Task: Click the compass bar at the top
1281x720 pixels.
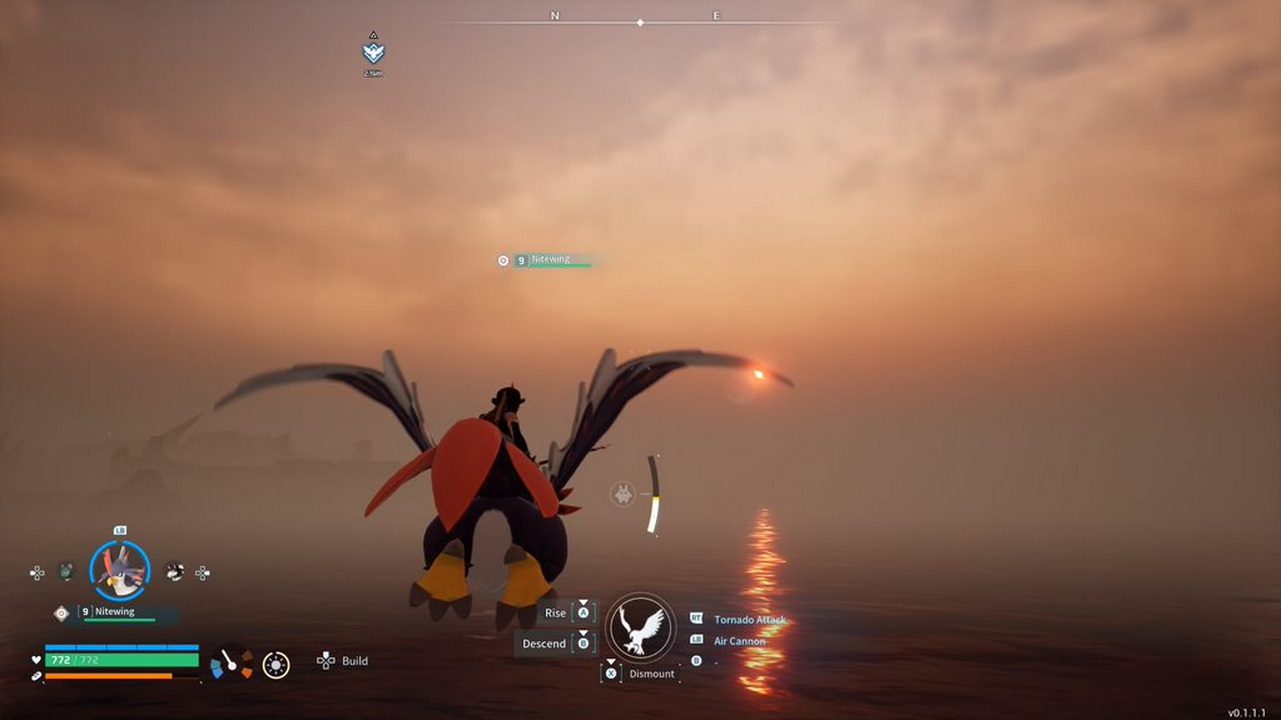Action: 640,22
